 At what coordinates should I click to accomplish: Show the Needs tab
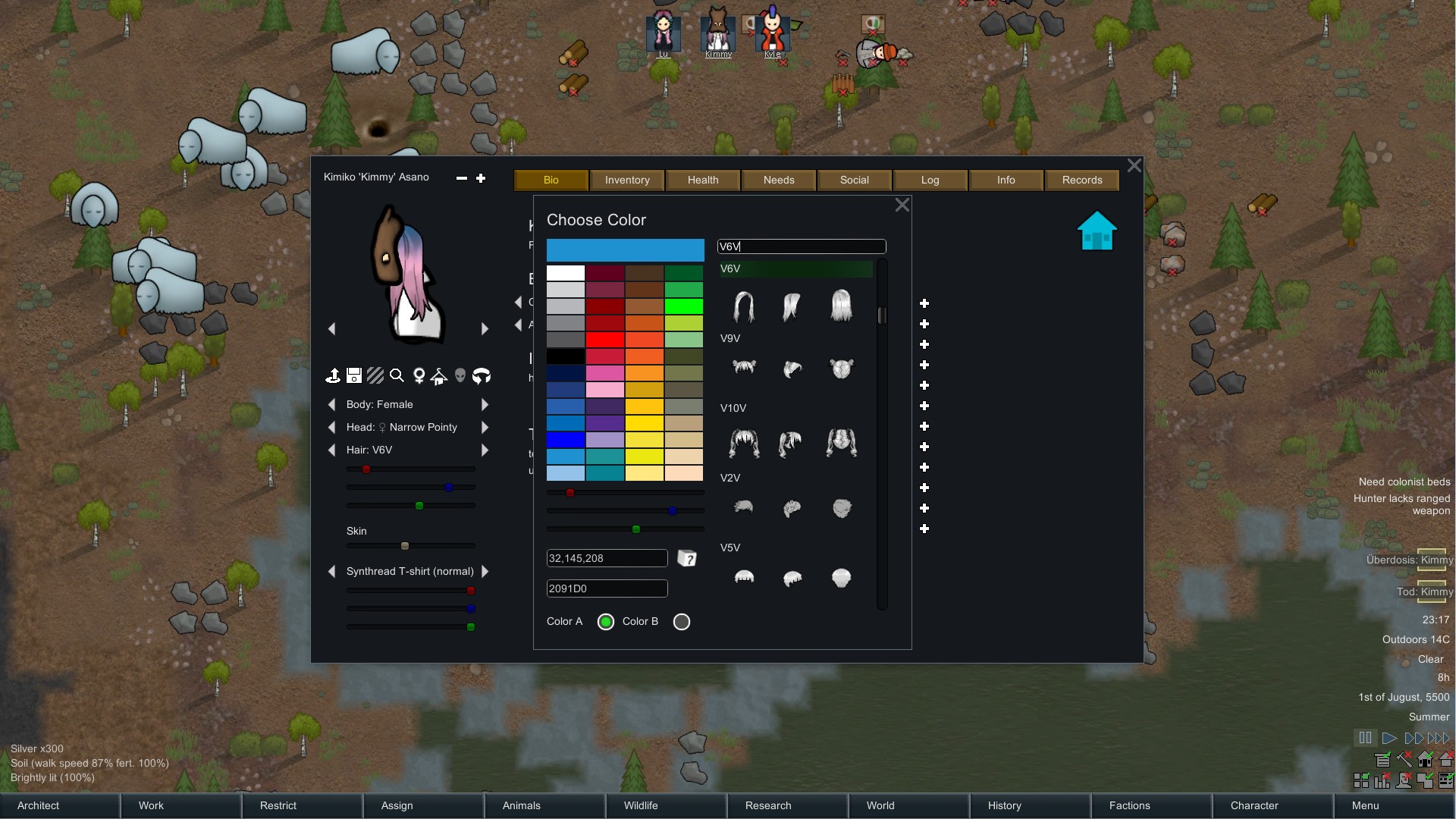(779, 180)
